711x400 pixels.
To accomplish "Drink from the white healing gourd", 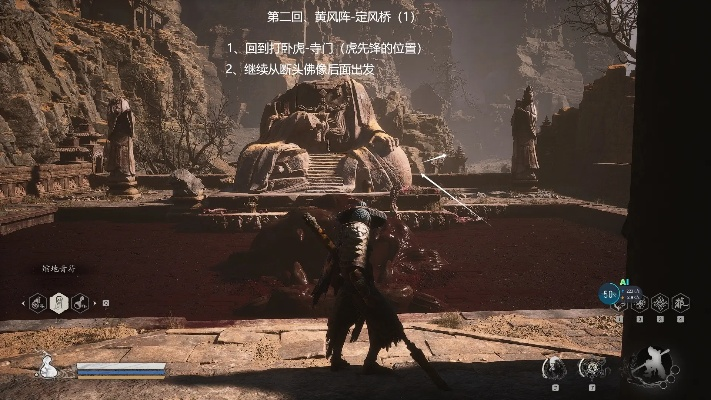I will (46, 368).
